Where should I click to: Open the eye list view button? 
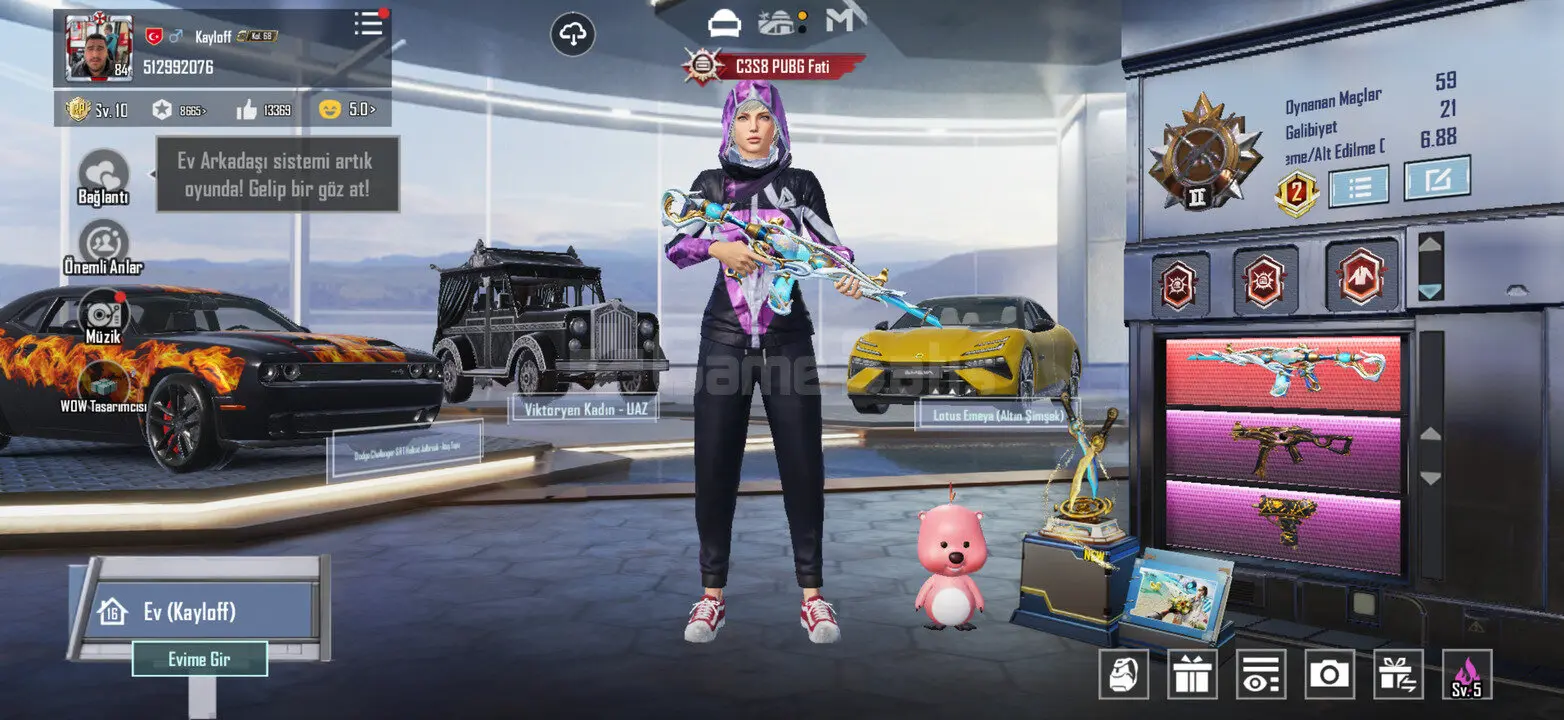click(x=1261, y=675)
